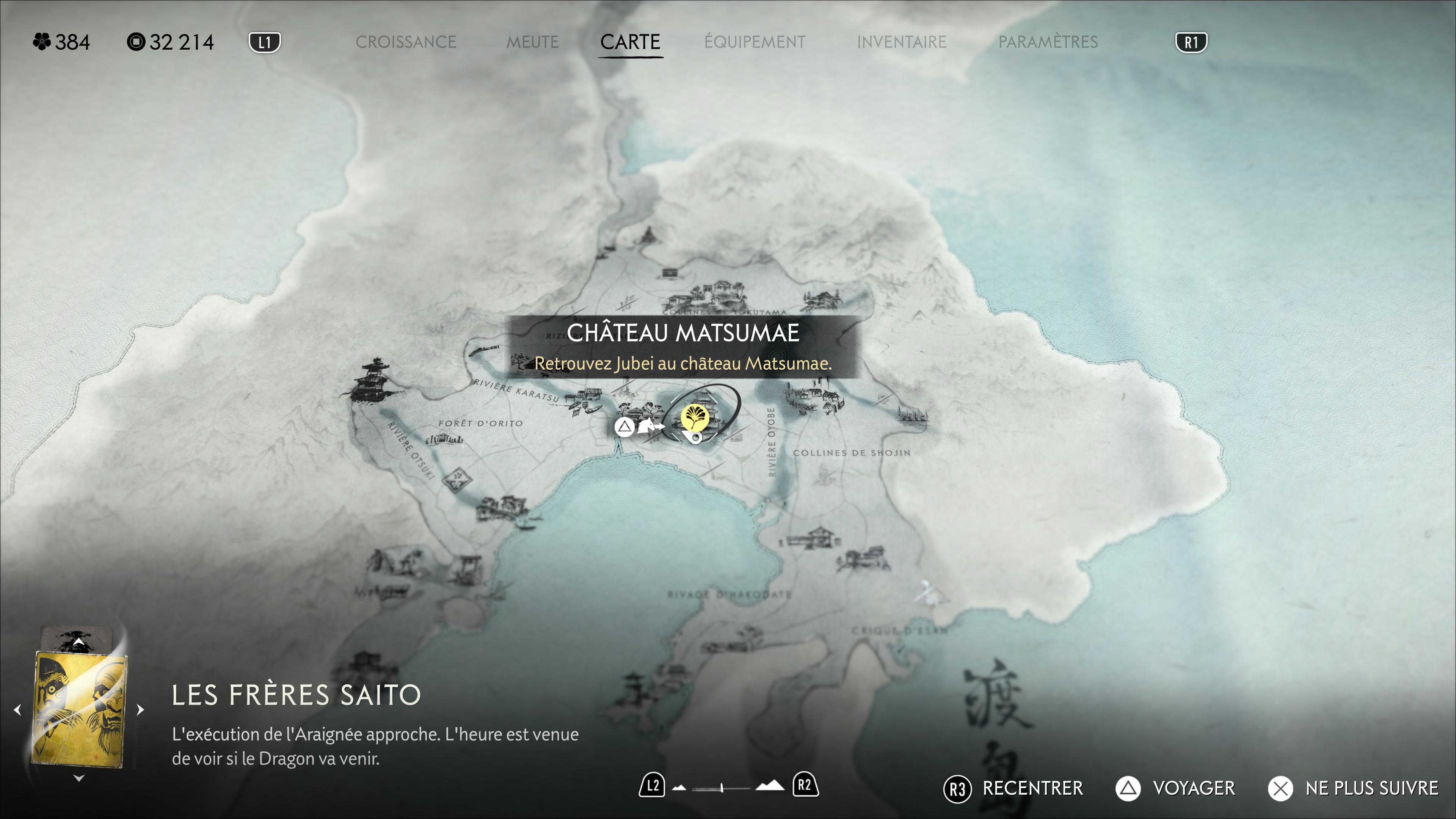Switch to the Équipement tab
This screenshot has width=1456, height=819.
[x=755, y=42]
